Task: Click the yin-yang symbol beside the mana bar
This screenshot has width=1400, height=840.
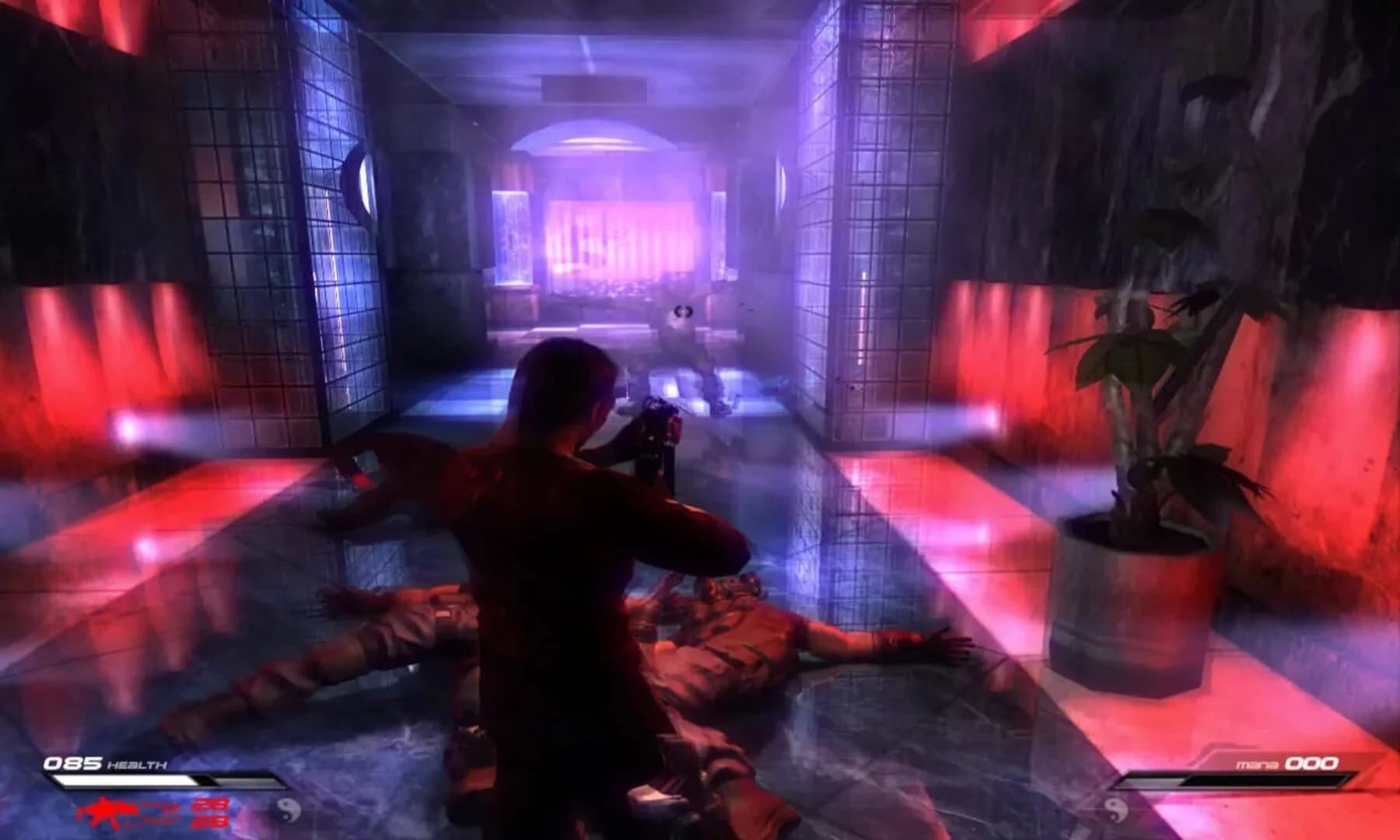Action: point(1114,810)
